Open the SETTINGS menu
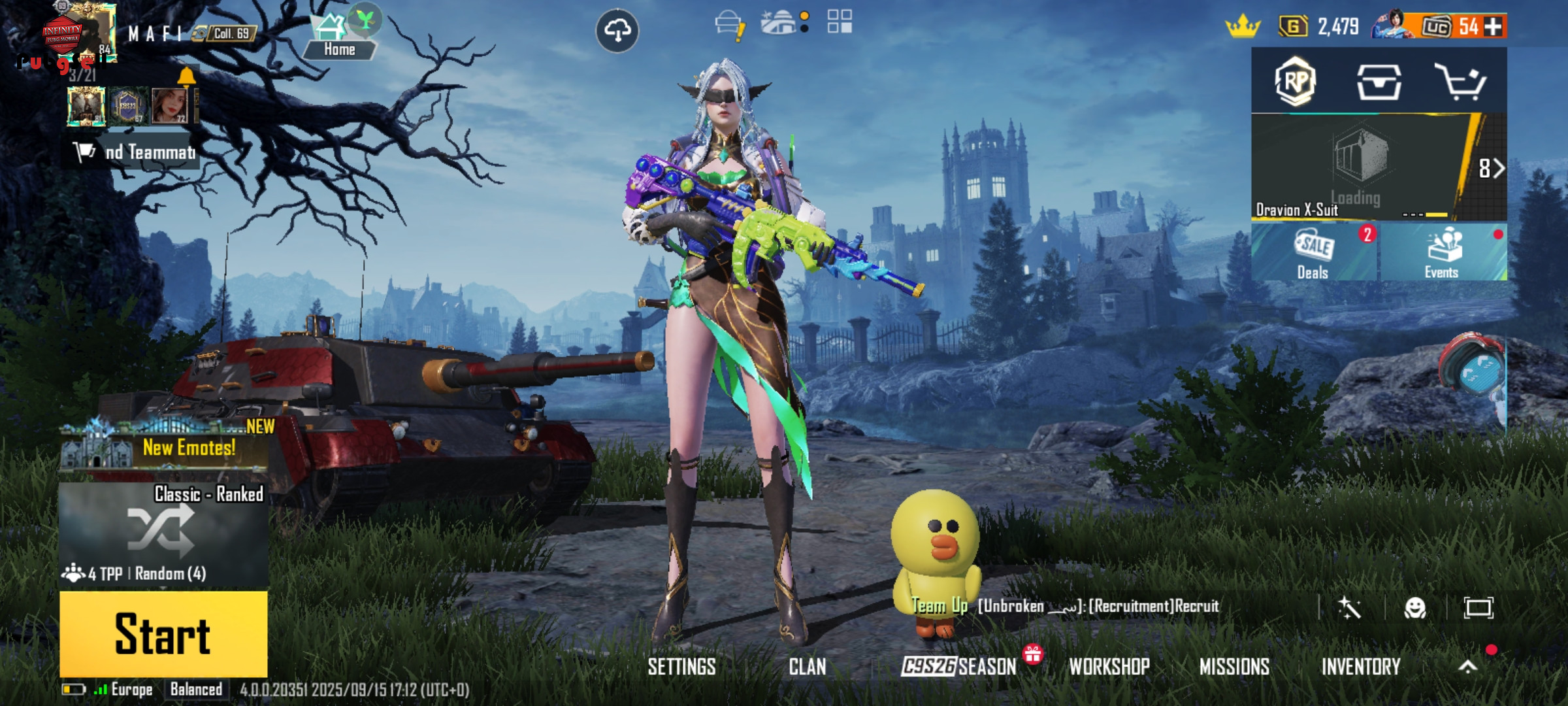Image resolution: width=1568 pixels, height=706 pixels. click(681, 667)
